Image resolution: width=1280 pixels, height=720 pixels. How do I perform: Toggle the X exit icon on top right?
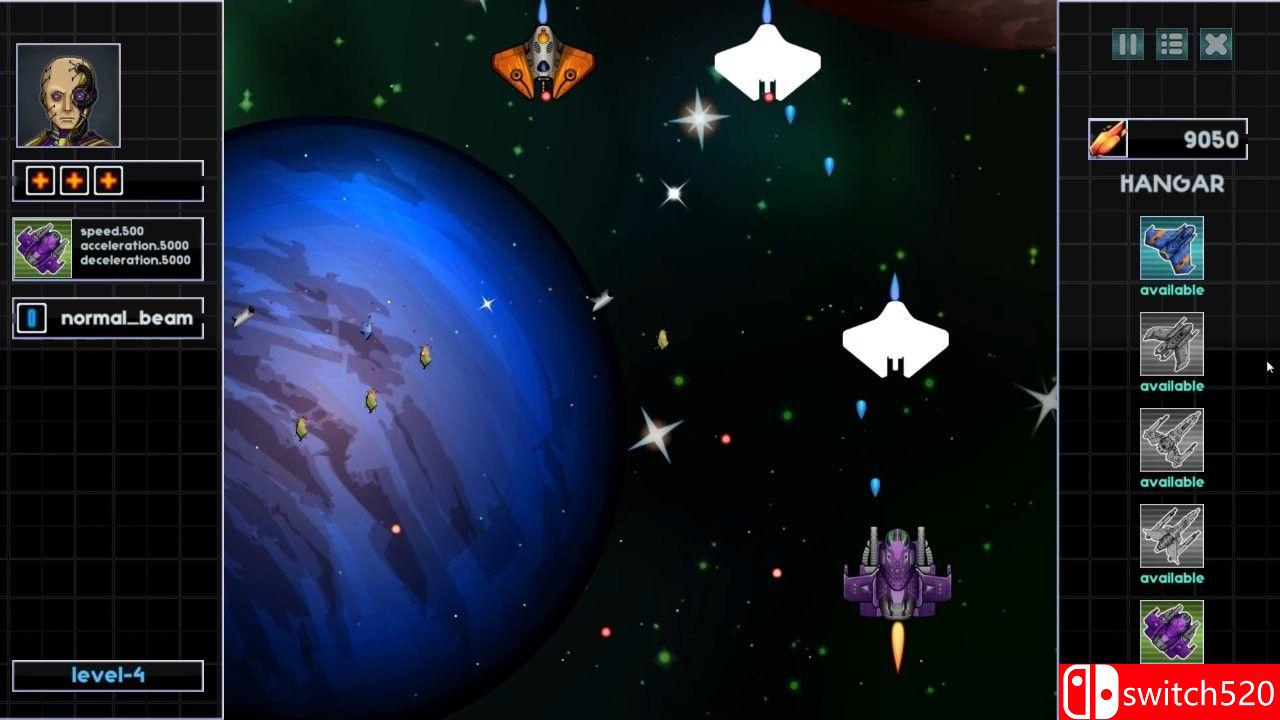click(x=1215, y=45)
